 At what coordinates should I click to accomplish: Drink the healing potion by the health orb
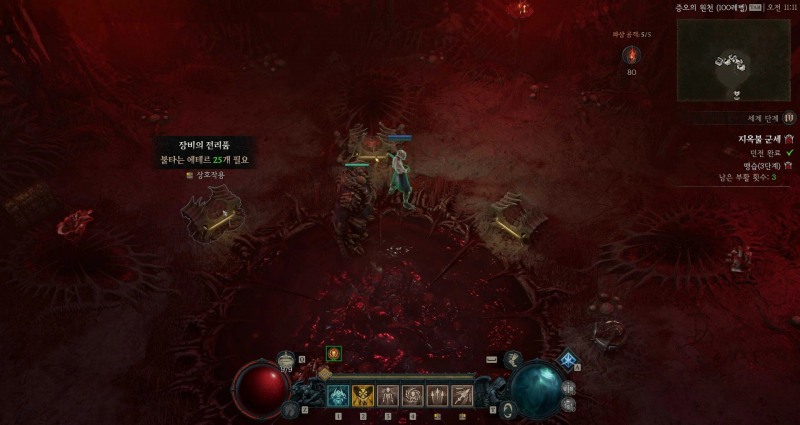click(286, 361)
